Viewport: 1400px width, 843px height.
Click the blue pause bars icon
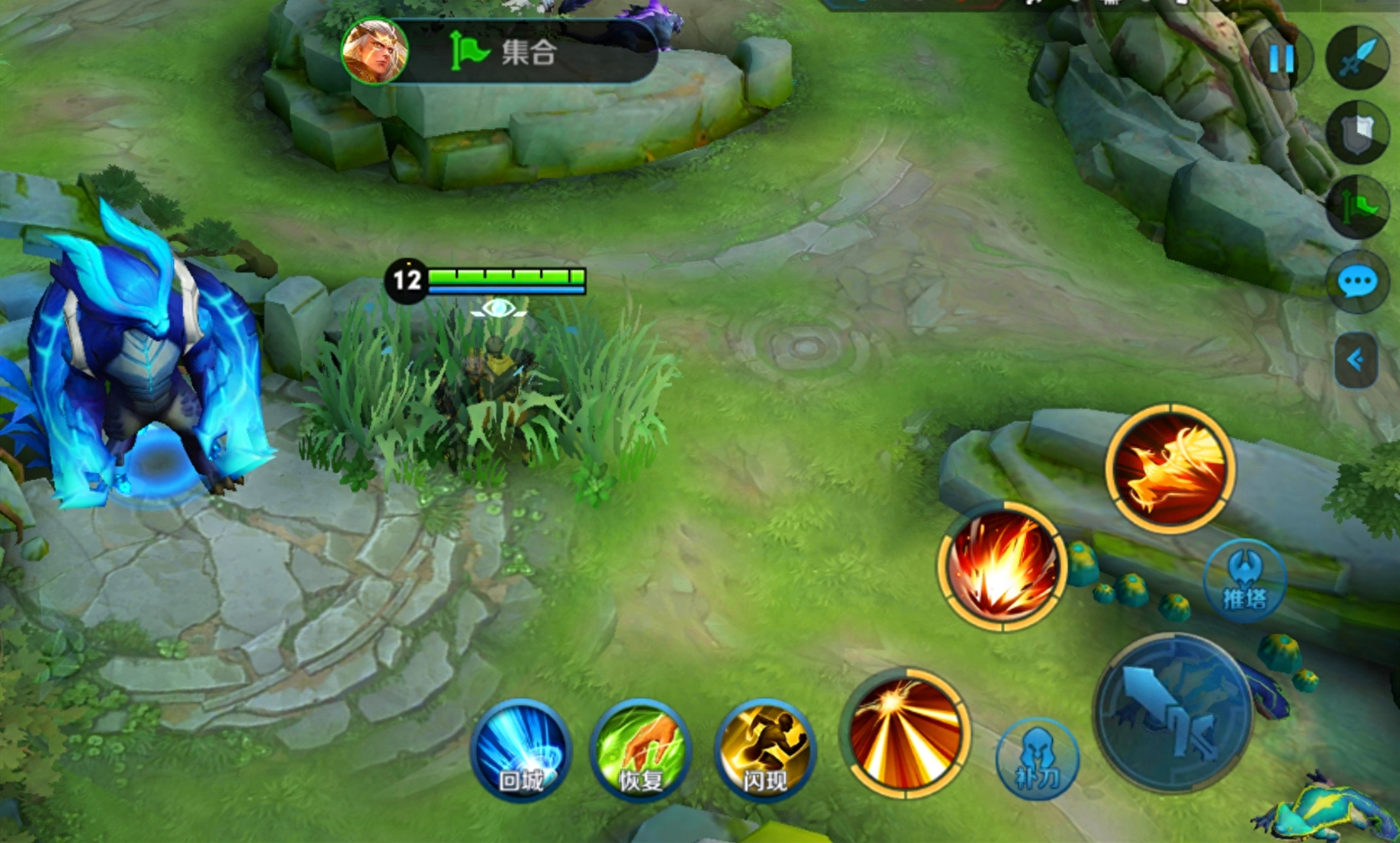pos(1281,58)
